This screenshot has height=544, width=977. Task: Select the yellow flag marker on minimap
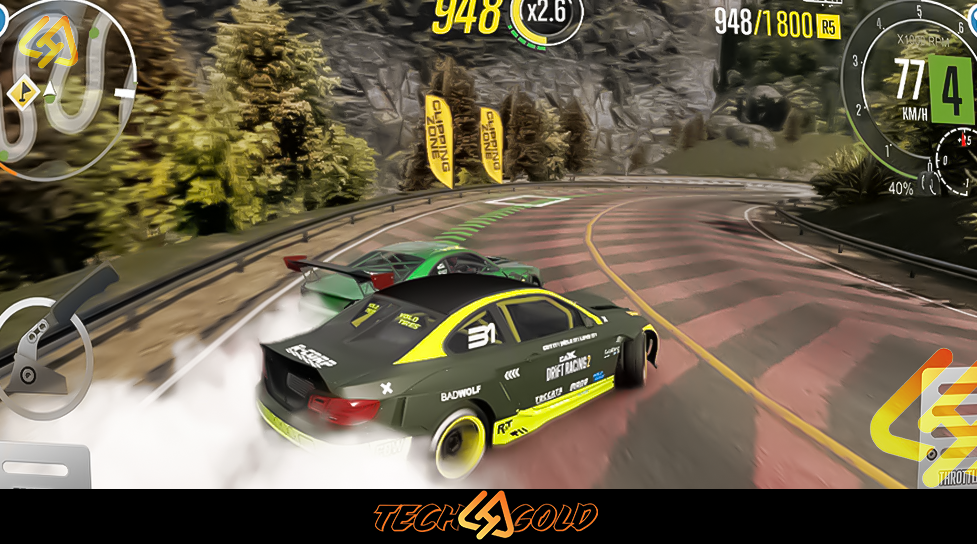point(19,94)
